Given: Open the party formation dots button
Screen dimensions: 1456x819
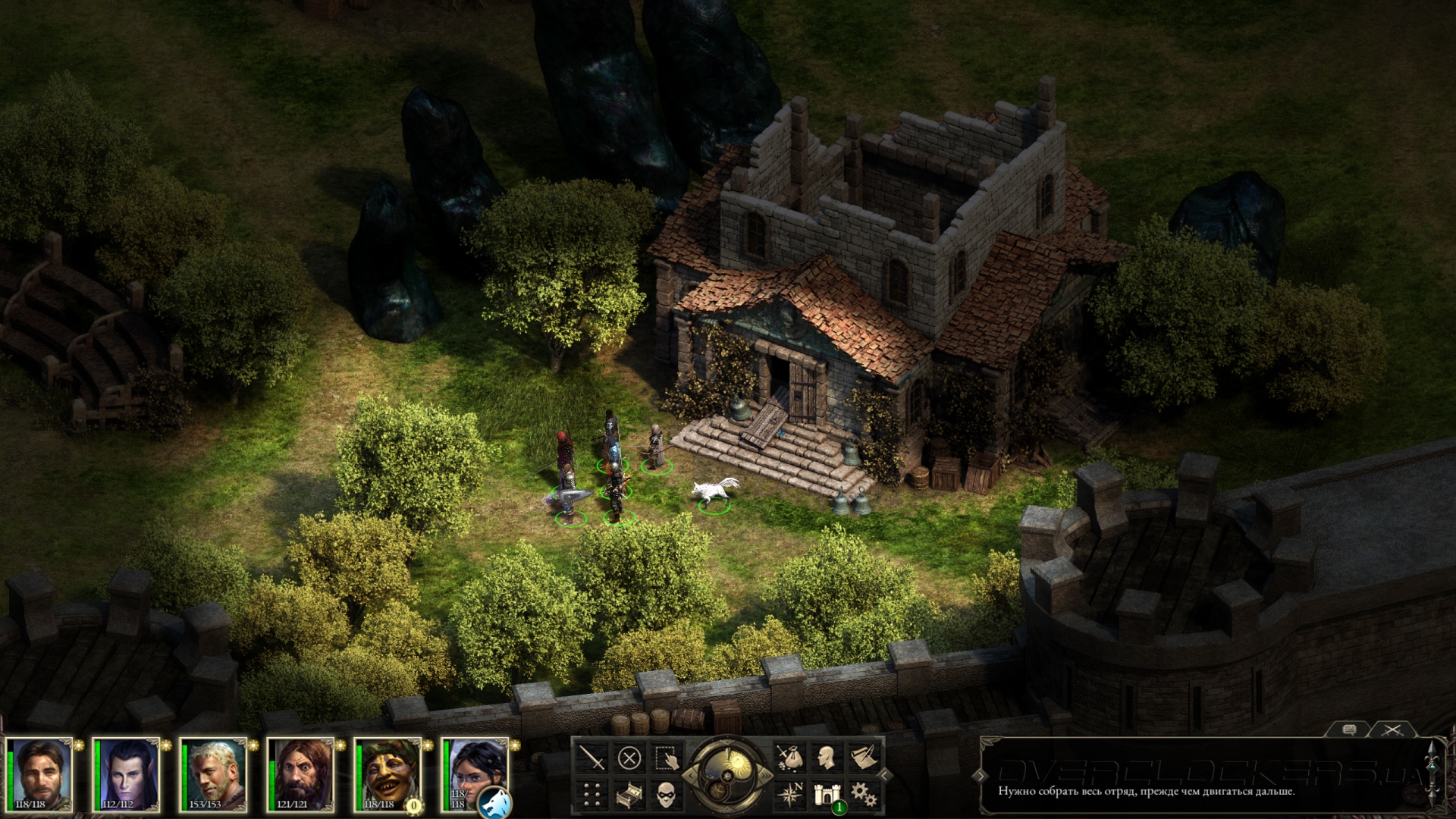Looking at the screenshot, I should pyautogui.click(x=591, y=795).
